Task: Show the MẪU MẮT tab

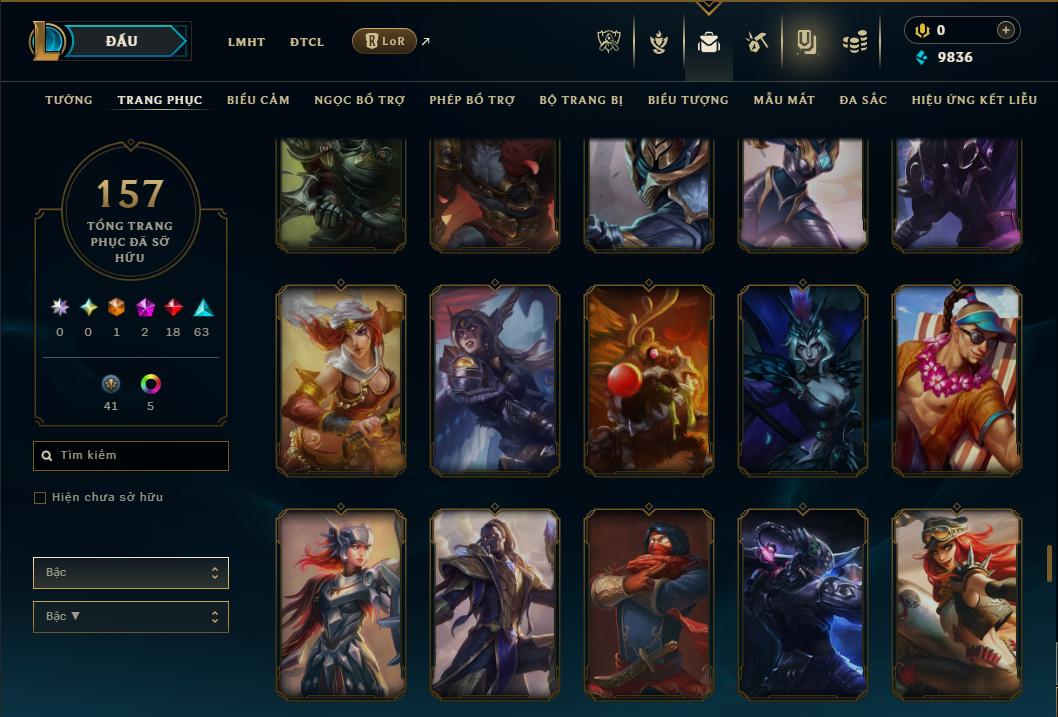Action: 784,100
